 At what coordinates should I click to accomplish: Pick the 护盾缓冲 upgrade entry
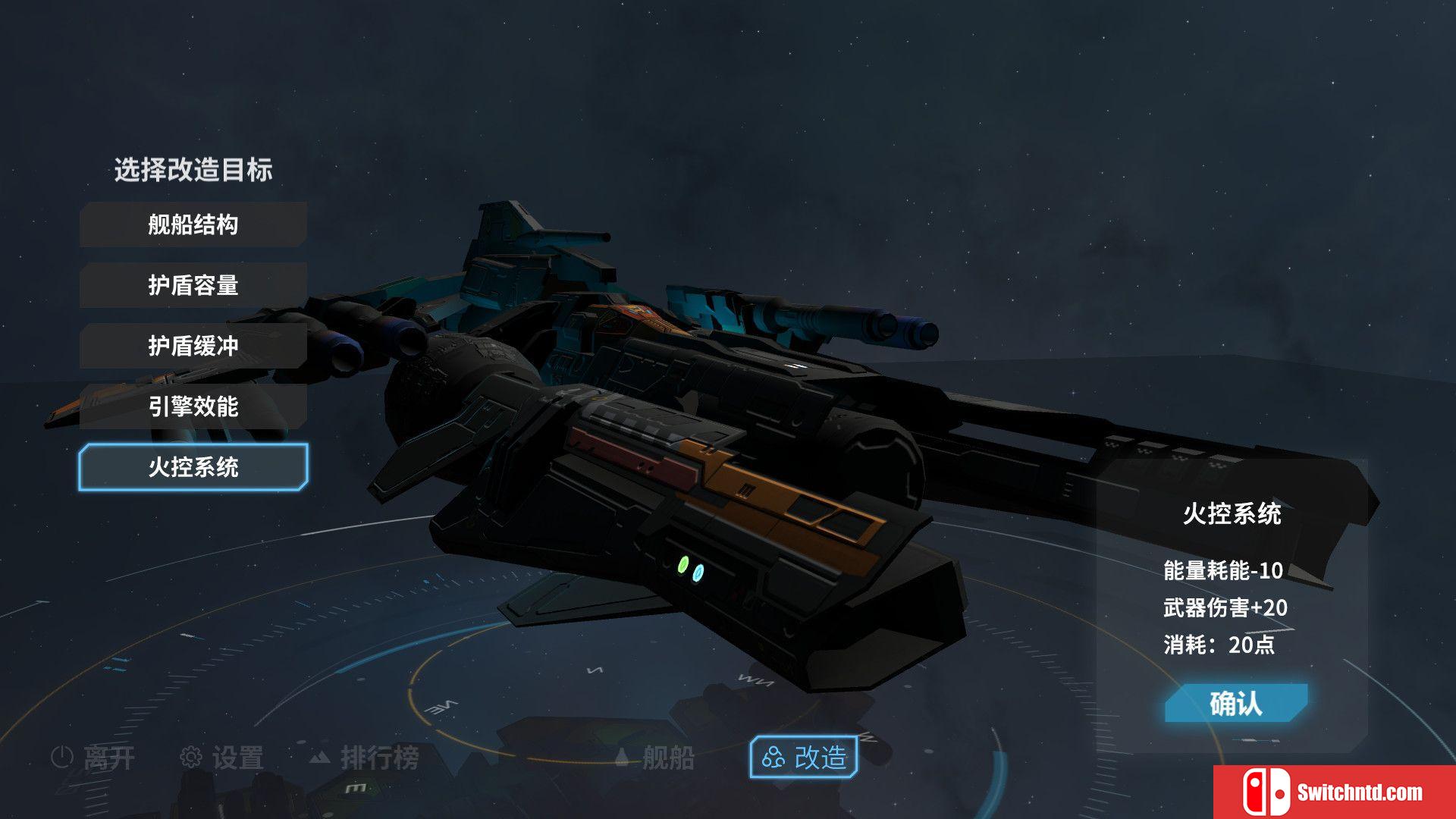[x=193, y=346]
